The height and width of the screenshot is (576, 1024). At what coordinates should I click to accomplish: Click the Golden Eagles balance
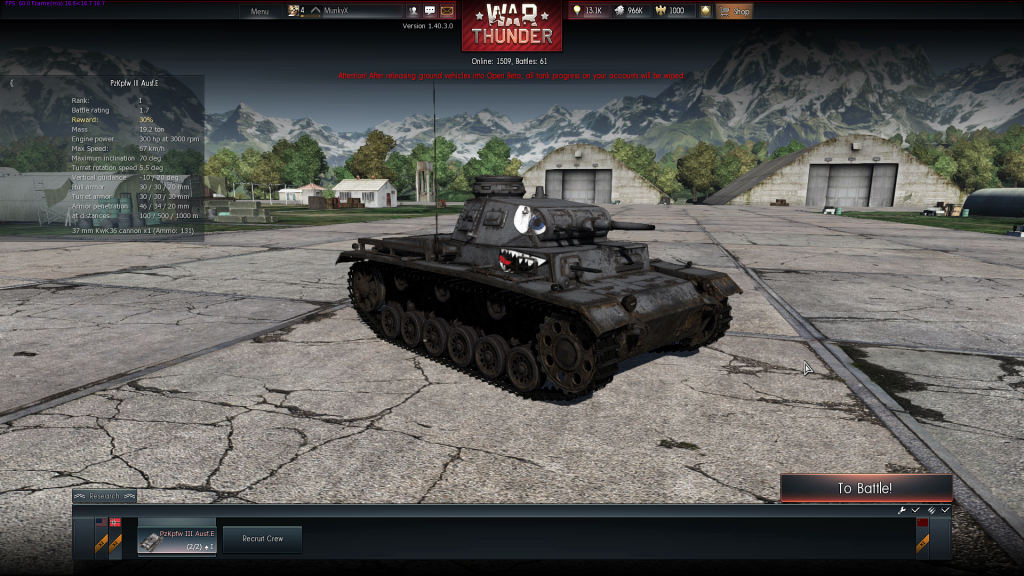671,11
